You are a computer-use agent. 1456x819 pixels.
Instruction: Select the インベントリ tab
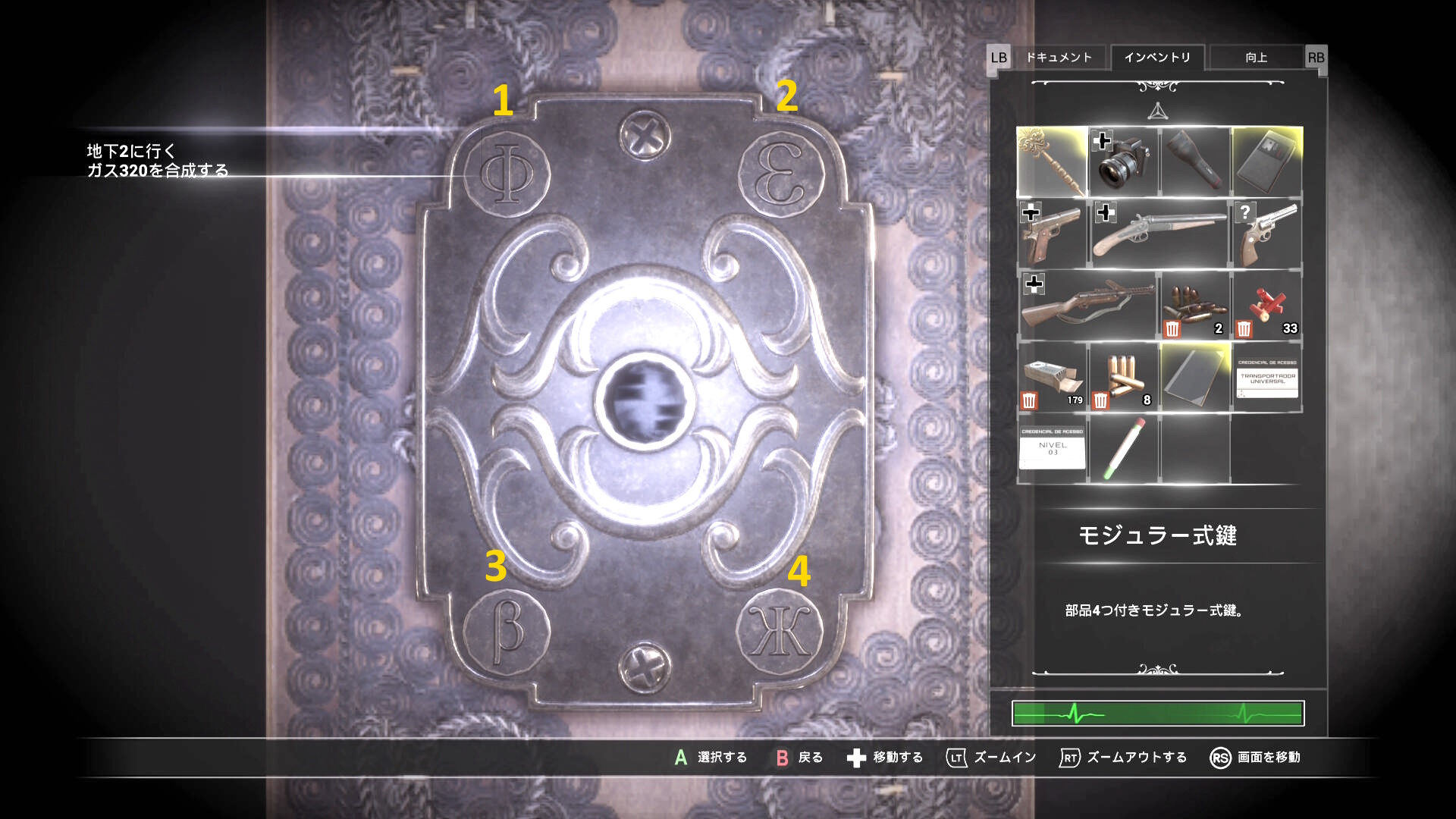click(1157, 58)
